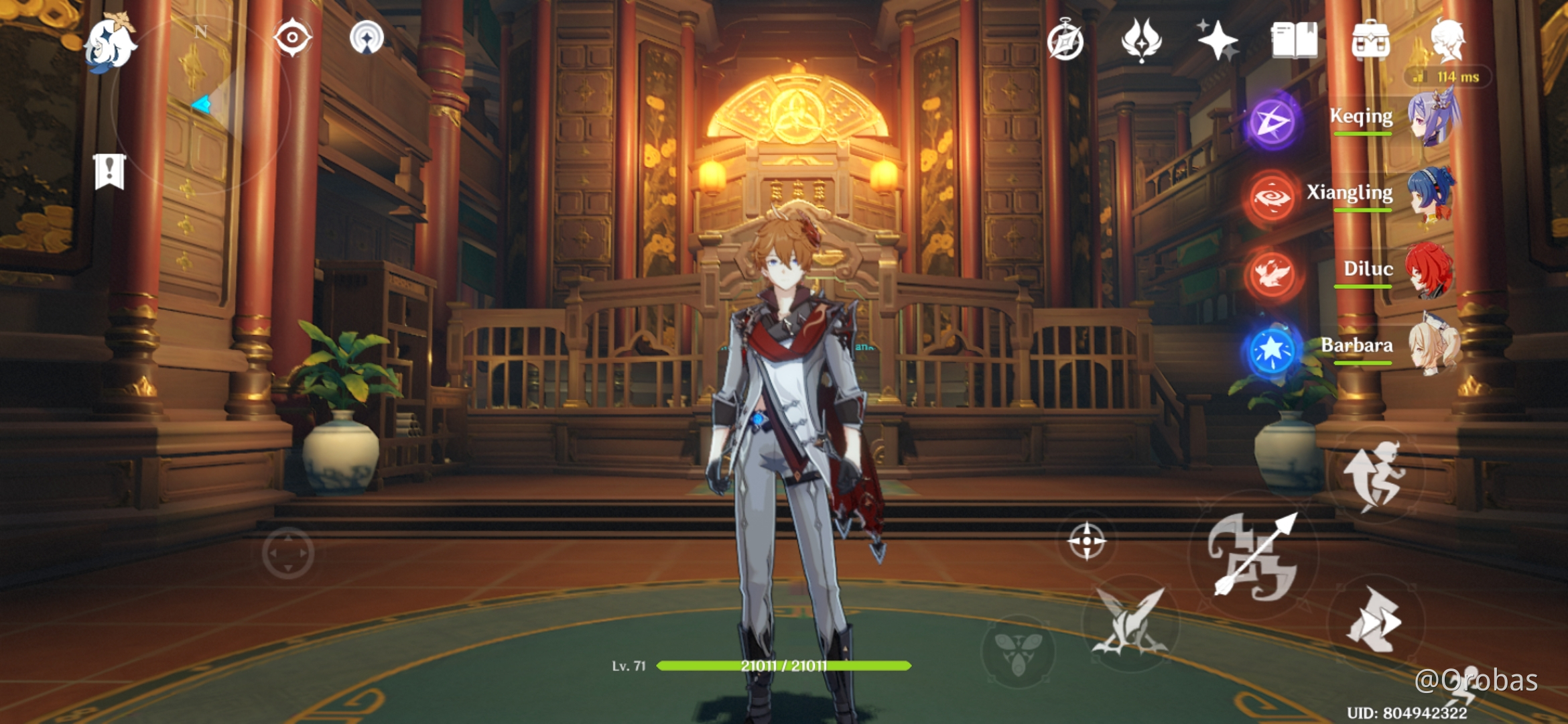The width and height of the screenshot is (1568, 724).
Task: Tap the navigation waypoint icon near the minimap
Action: click(x=368, y=38)
